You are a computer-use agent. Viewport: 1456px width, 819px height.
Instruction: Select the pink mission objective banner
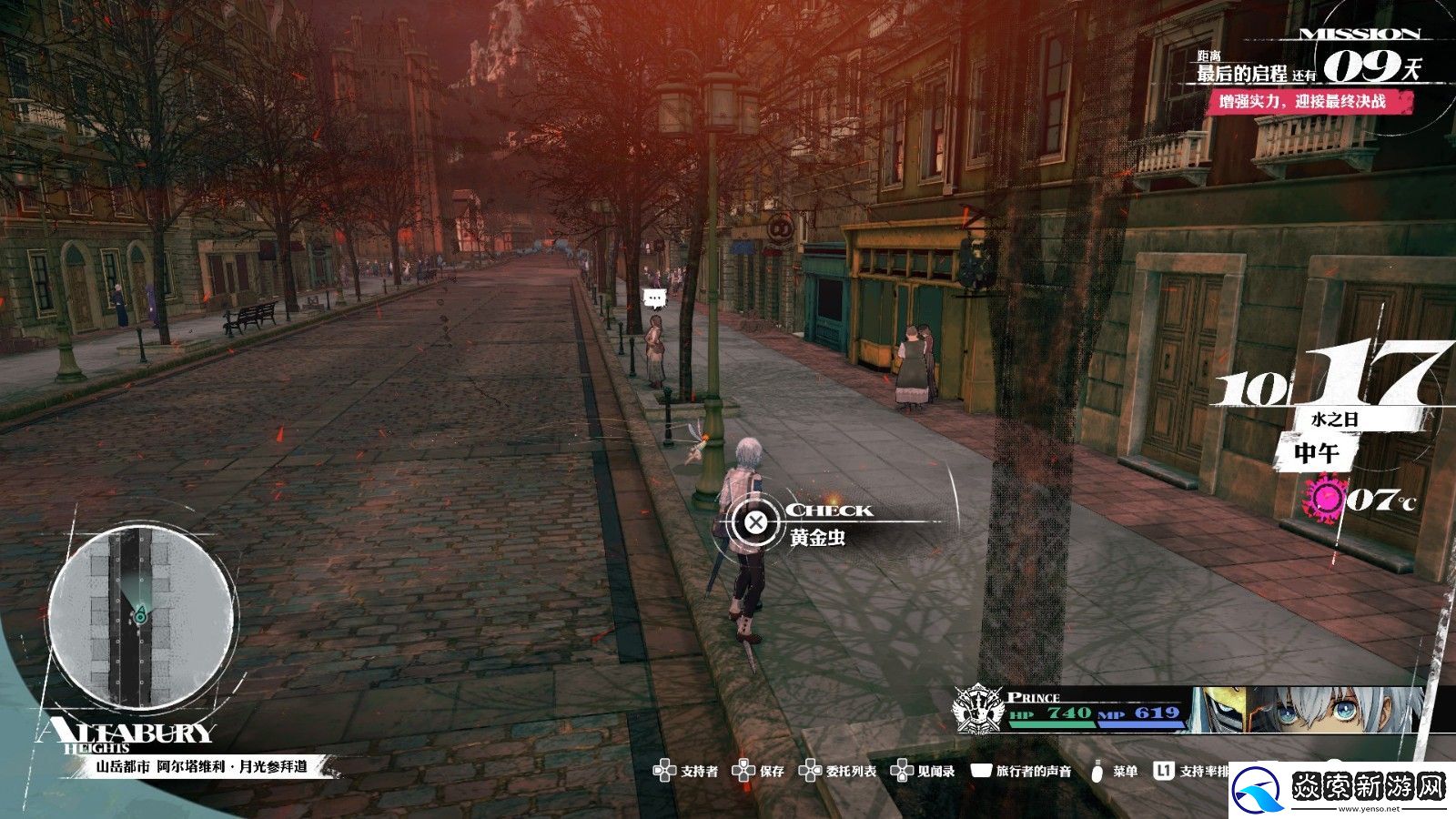tap(1303, 102)
